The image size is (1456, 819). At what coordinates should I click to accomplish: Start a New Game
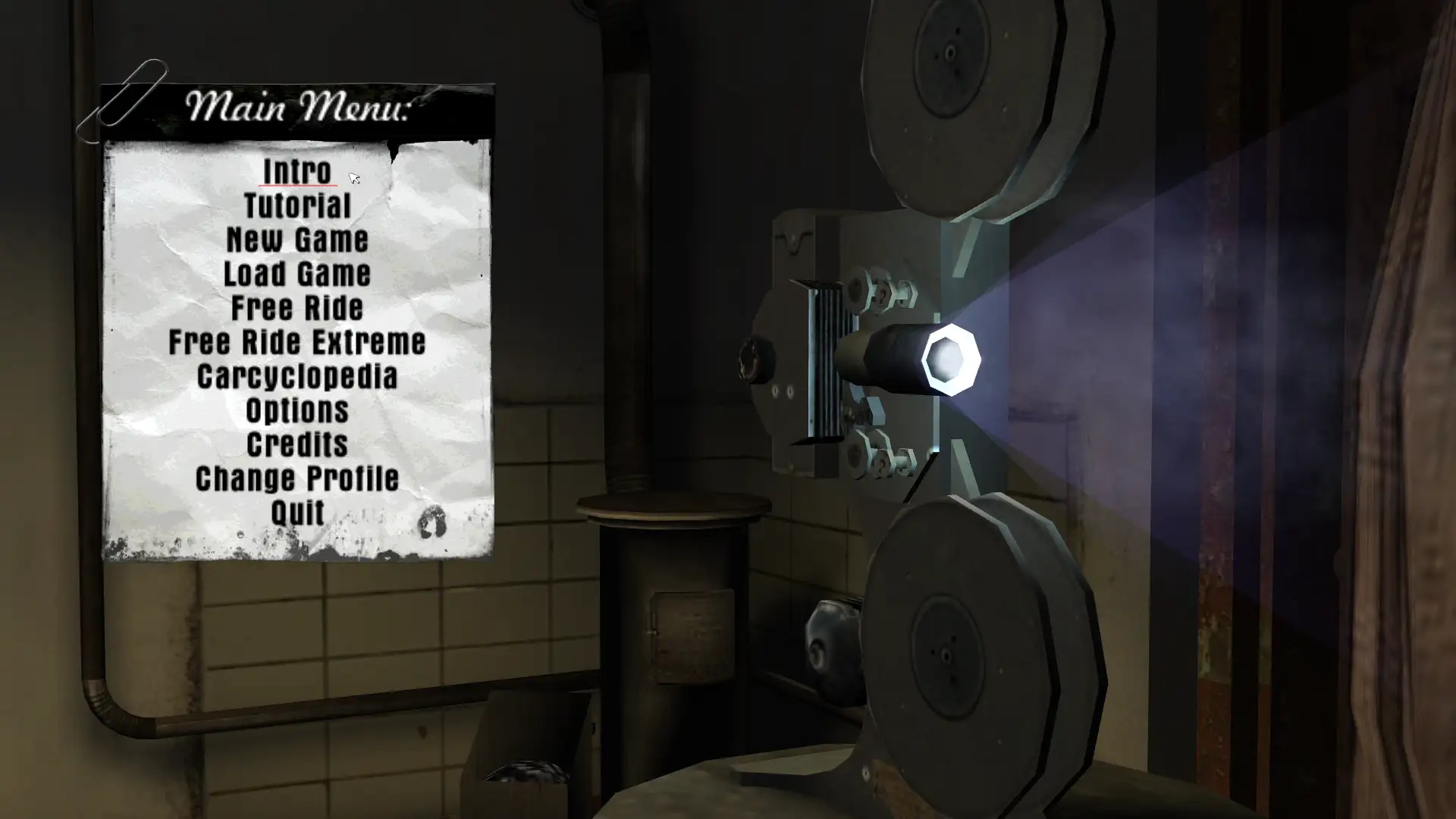(x=297, y=240)
